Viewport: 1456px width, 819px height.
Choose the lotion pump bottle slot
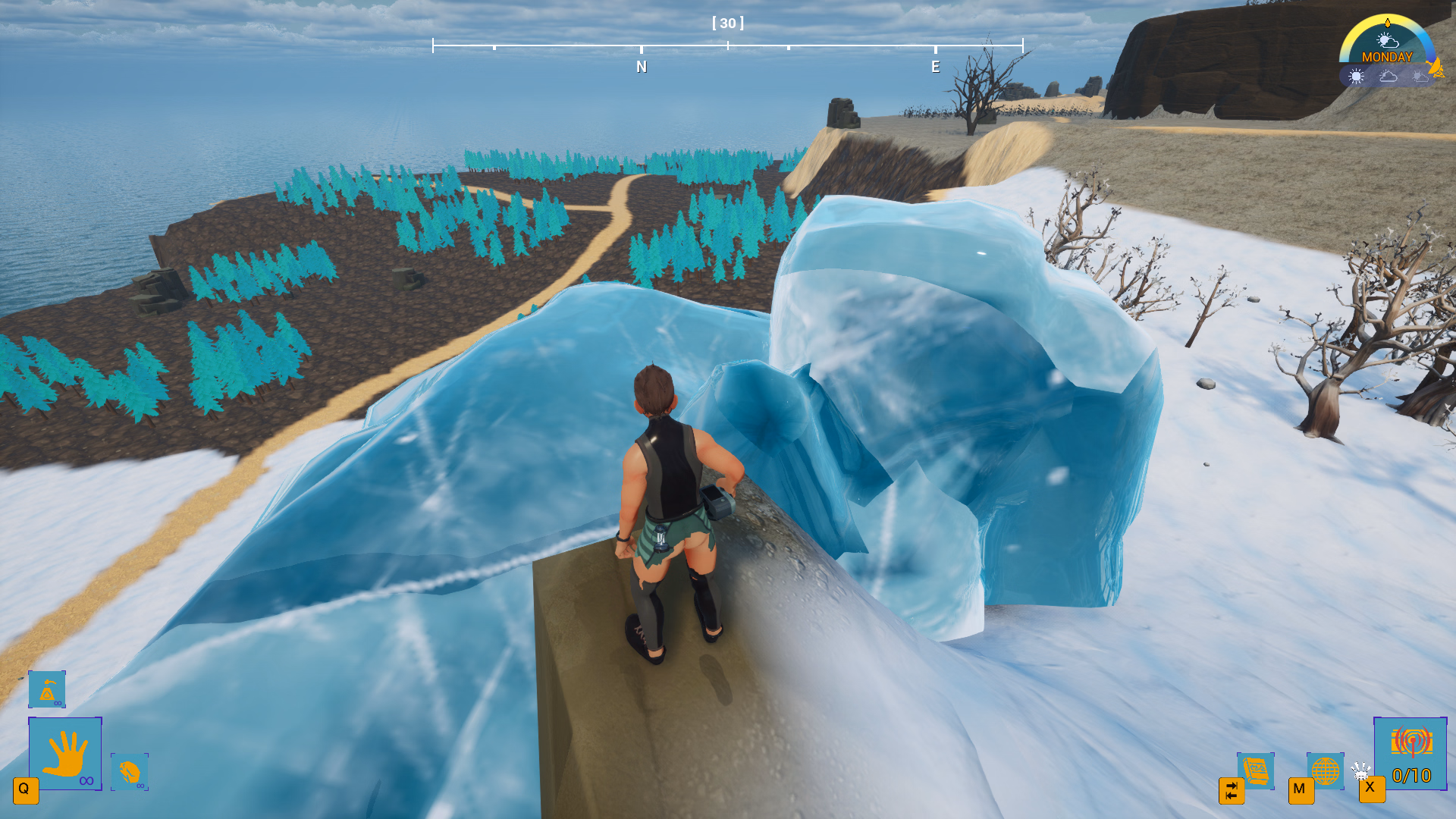(x=47, y=689)
